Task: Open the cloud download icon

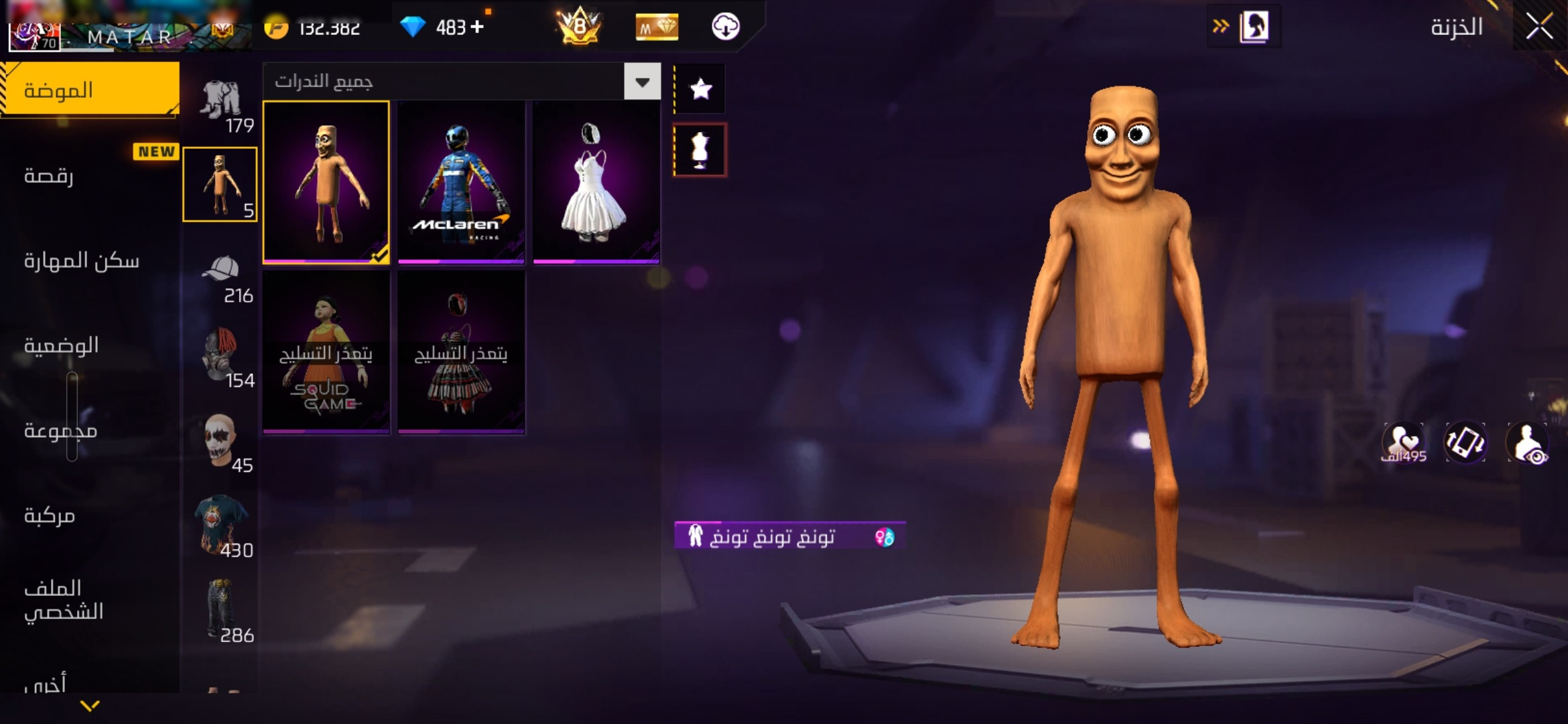Action: [x=725, y=27]
